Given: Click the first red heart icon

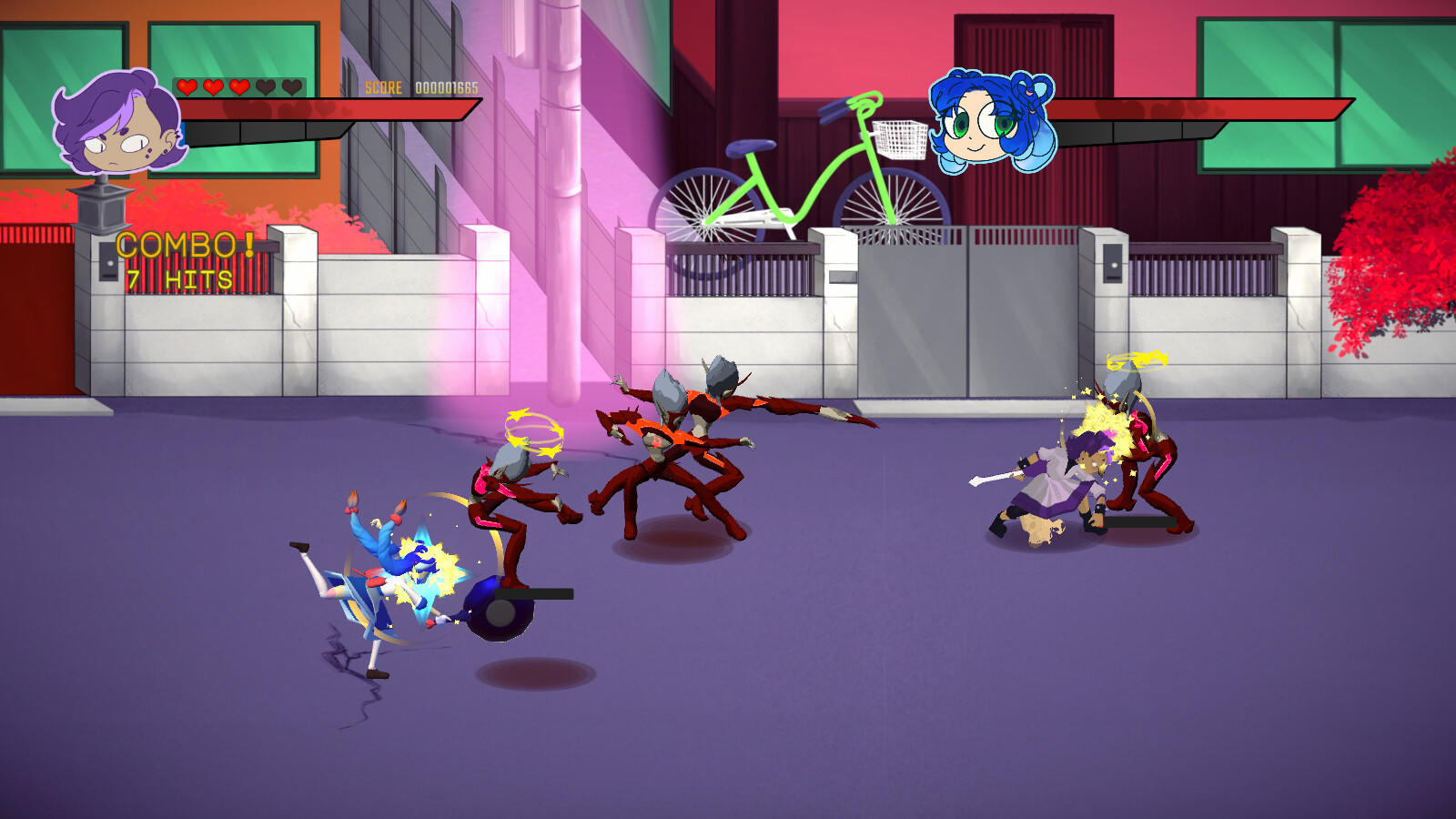Looking at the screenshot, I should [187, 86].
